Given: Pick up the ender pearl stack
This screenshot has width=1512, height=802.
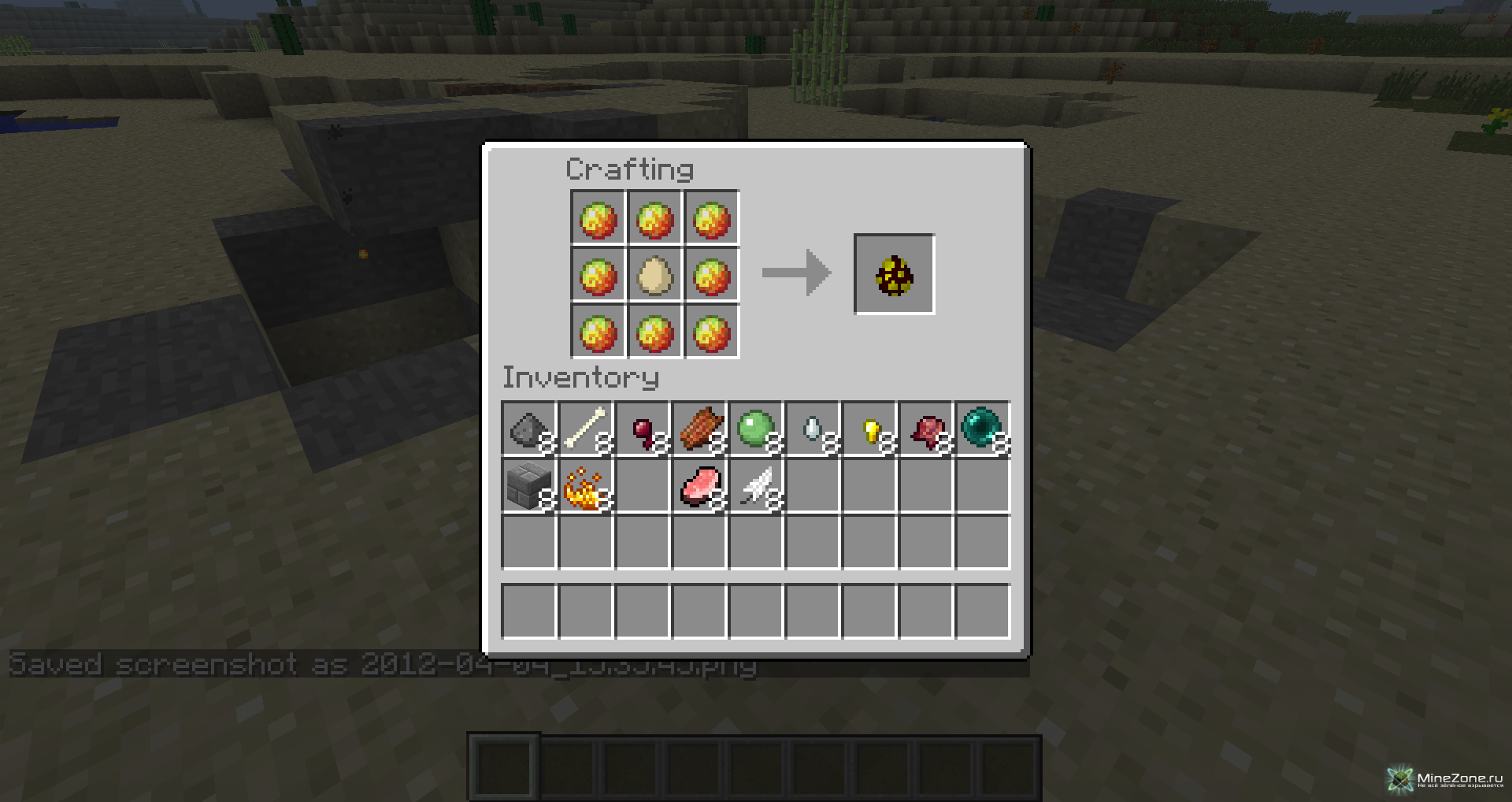Looking at the screenshot, I should pyautogui.click(x=983, y=429).
